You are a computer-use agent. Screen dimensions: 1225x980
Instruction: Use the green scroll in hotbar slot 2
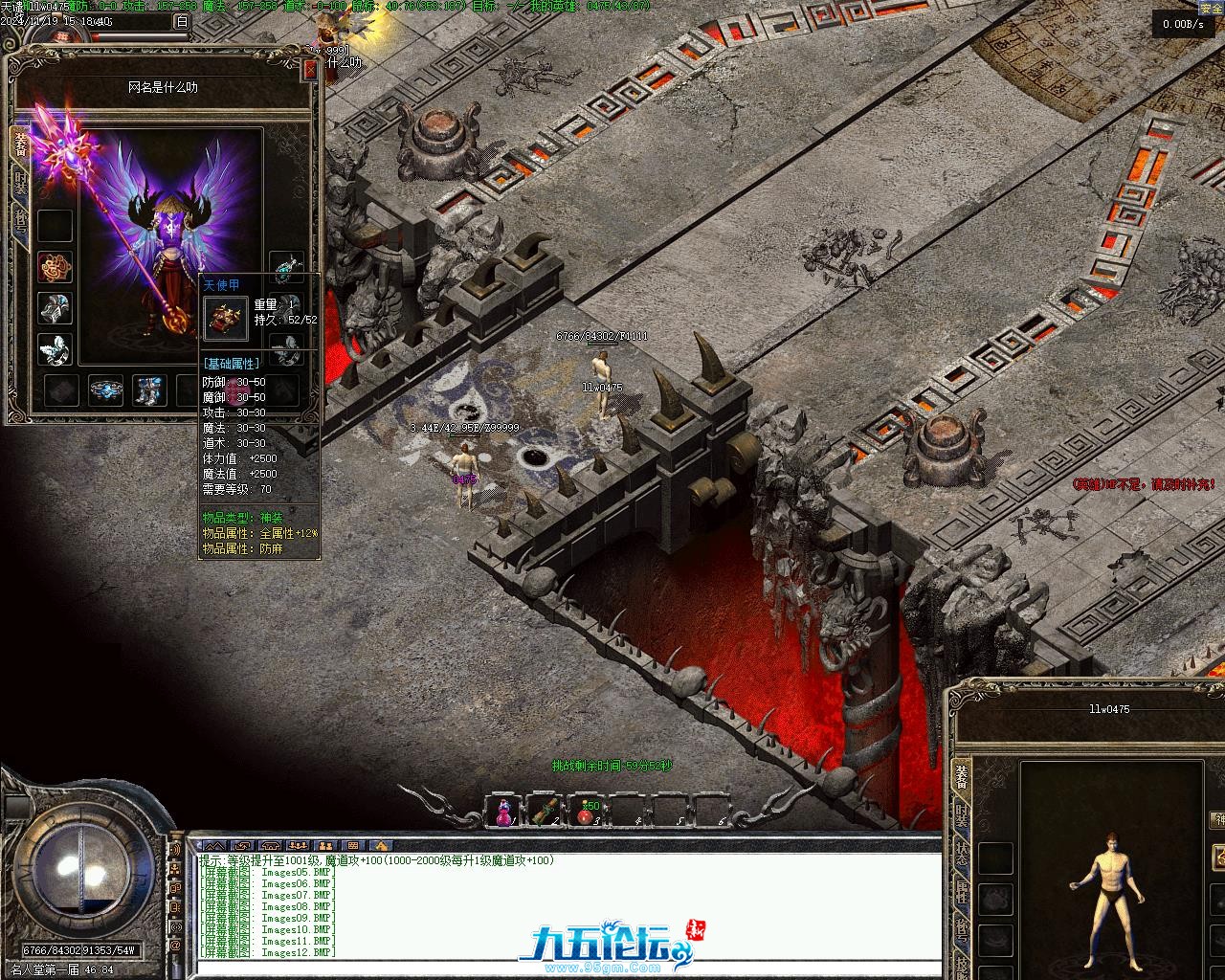(544, 813)
